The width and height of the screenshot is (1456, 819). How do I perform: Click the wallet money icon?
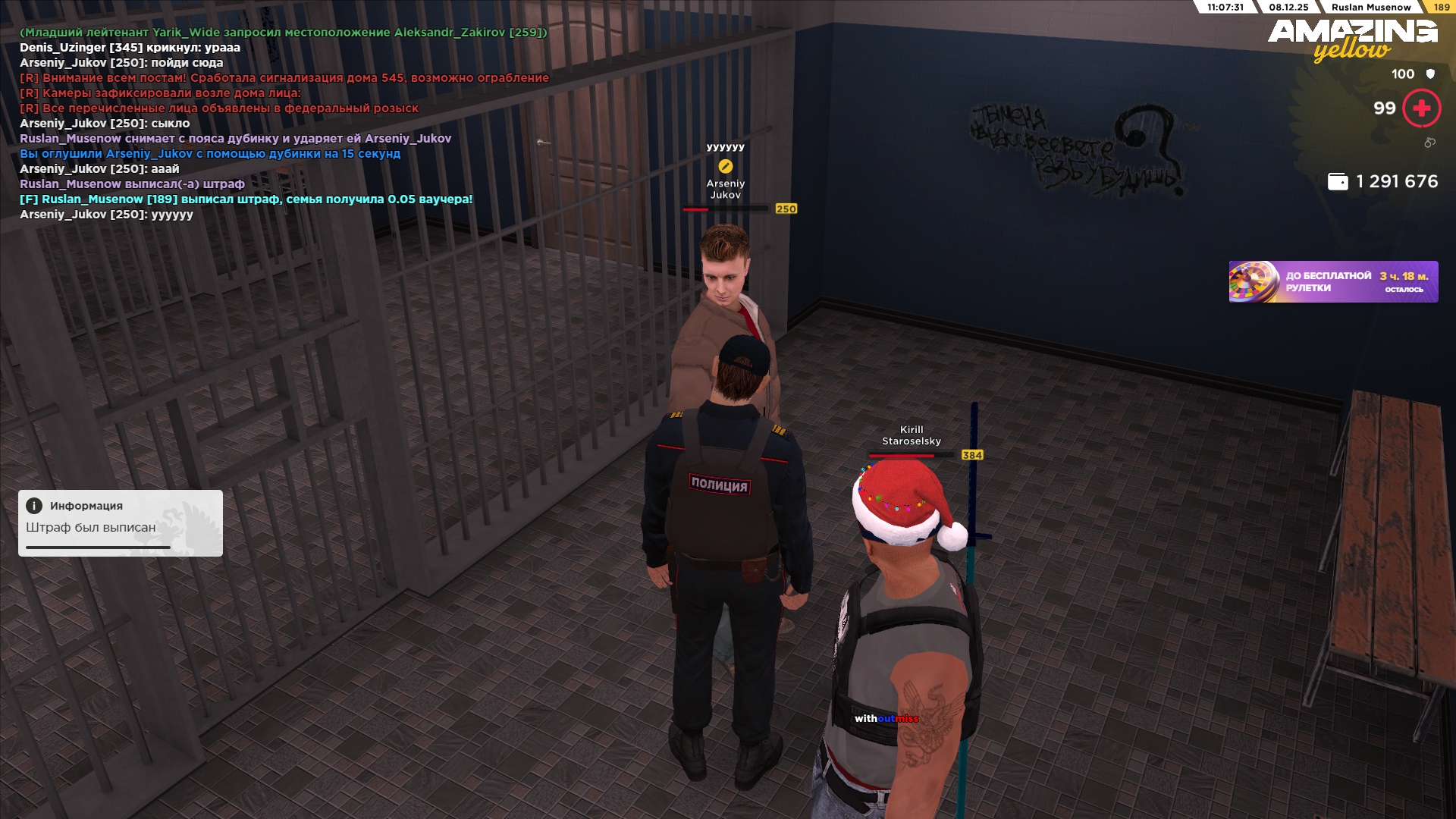(1338, 182)
